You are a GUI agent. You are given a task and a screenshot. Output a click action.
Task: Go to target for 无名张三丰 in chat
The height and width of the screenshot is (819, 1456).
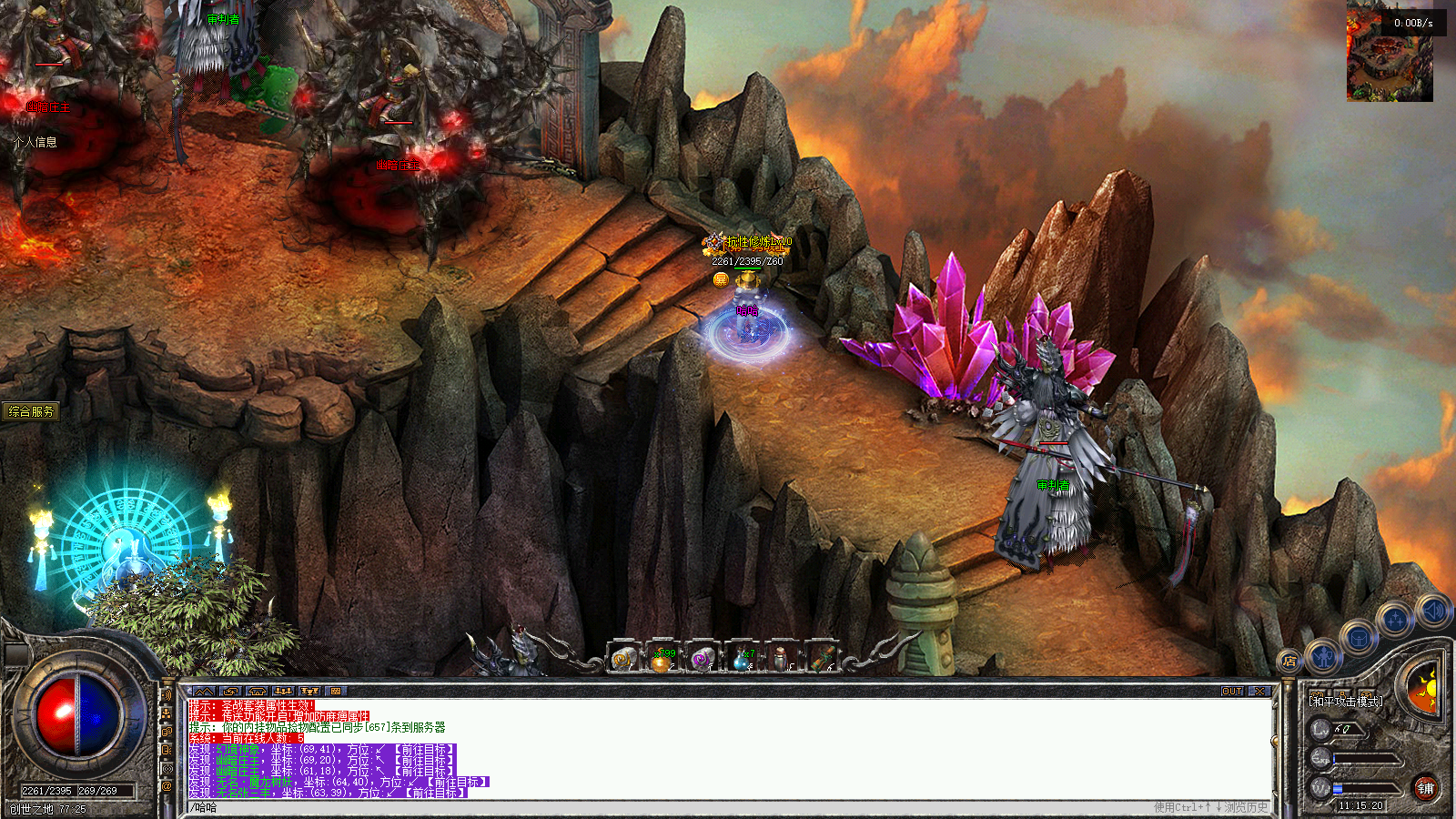(x=436, y=794)
